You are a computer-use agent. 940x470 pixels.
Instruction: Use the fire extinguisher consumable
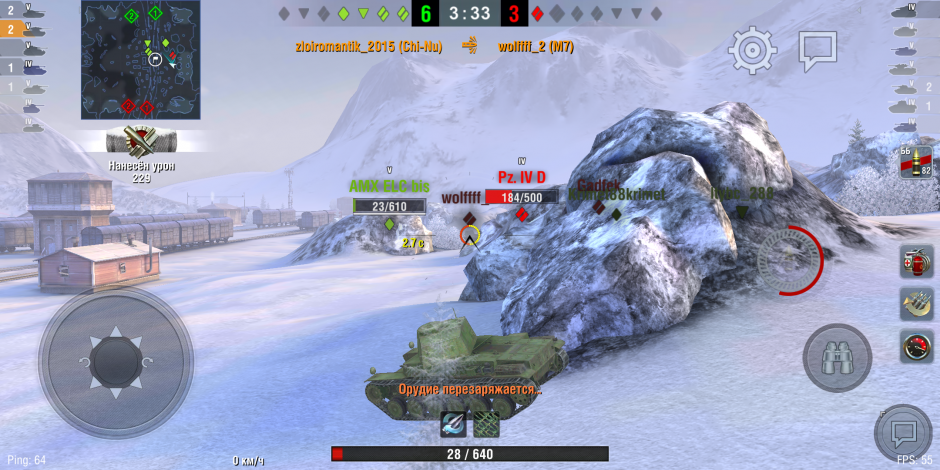click(916, 260)
